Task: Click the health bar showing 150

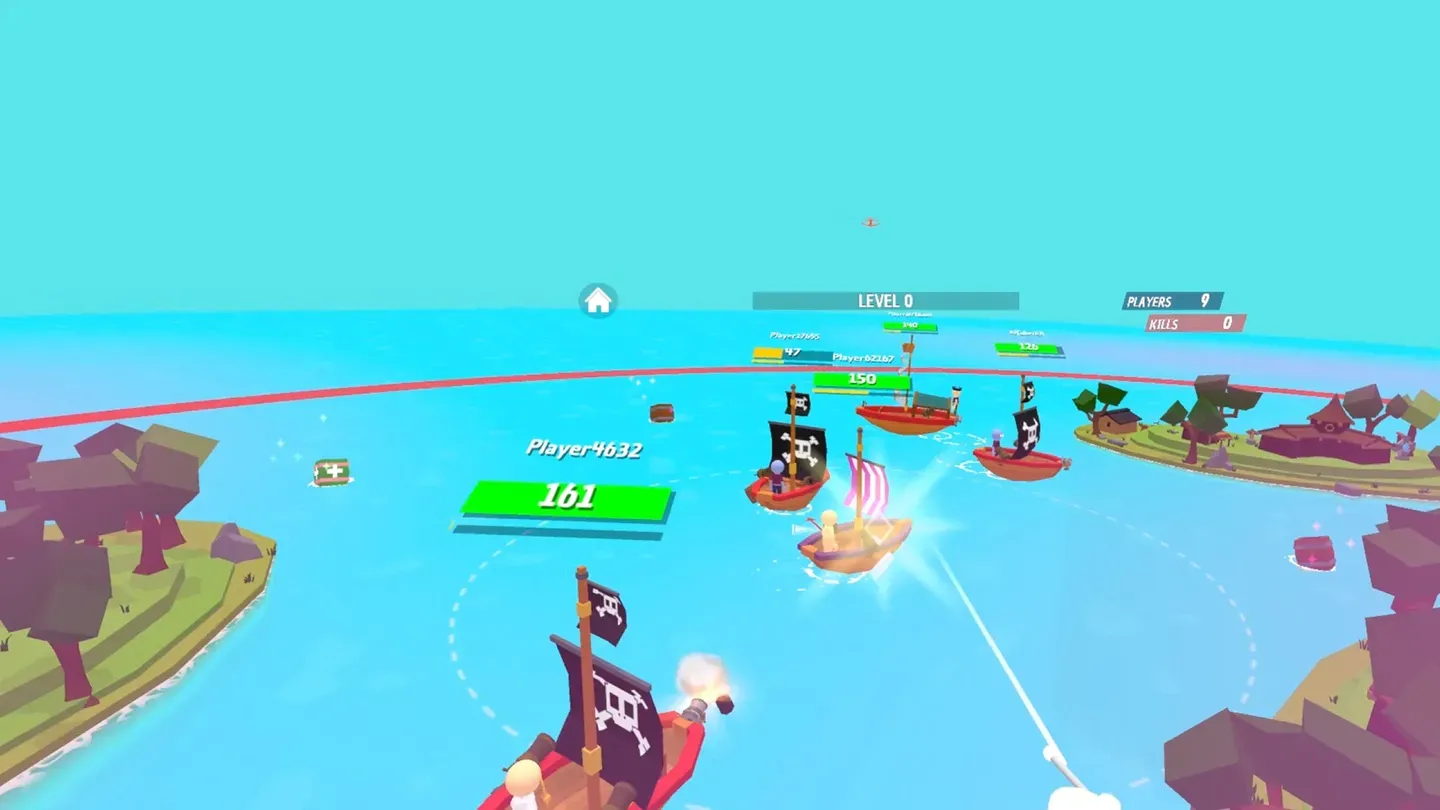Action: coord(862,379)
